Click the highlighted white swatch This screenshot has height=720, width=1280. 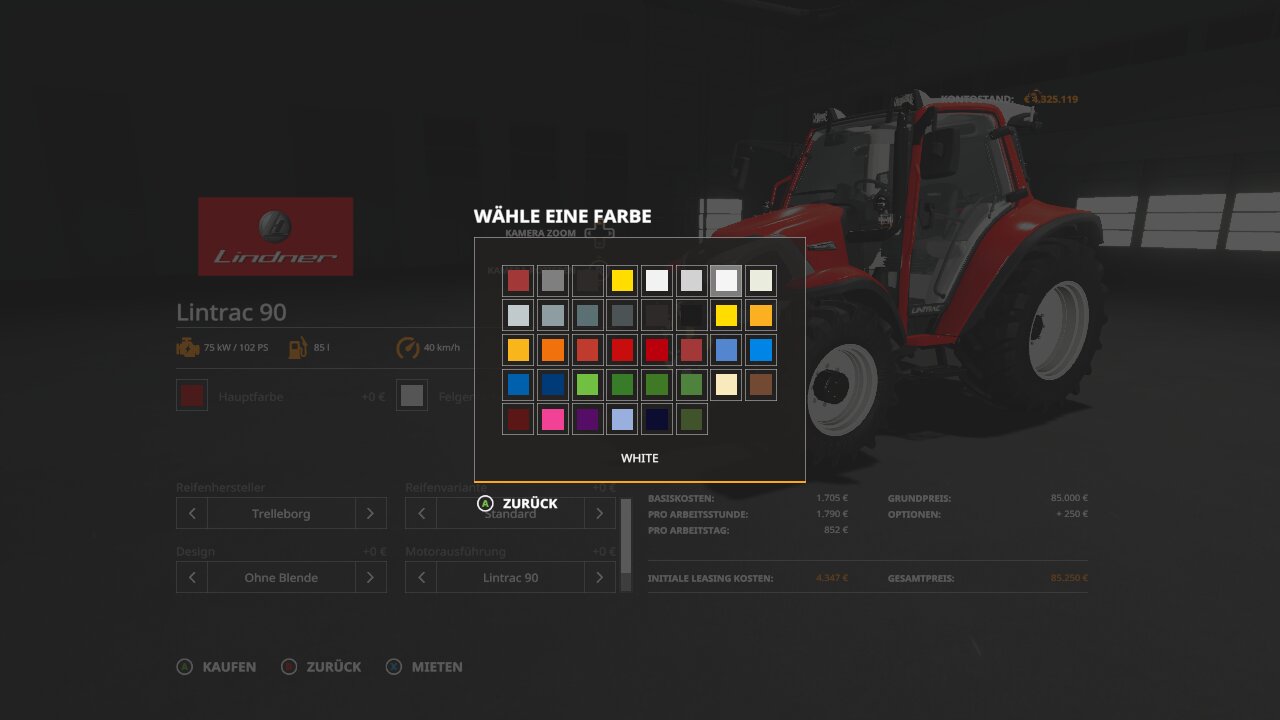point(726,281)
